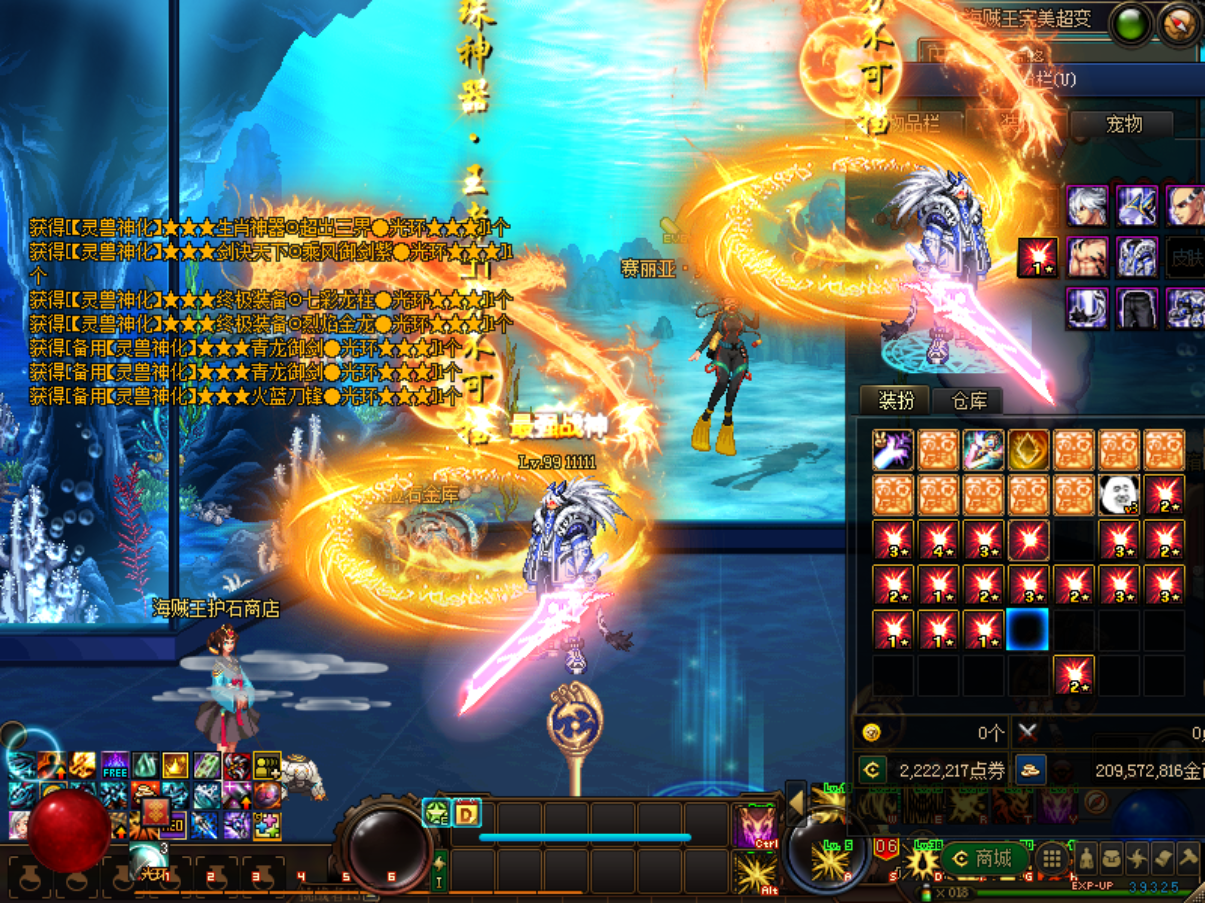Image resolution: width=1205 pixels, height=903 pixels.
Task: Activate the purple demon skill on Ctrl
Action: (x=756, y=826)
